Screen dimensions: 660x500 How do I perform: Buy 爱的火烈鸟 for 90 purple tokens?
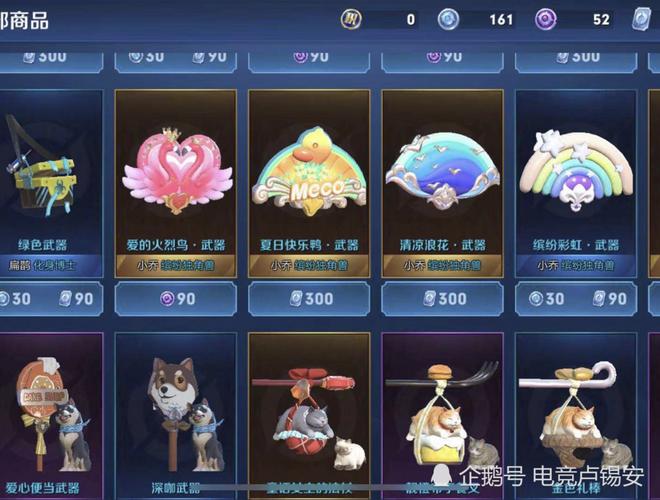[x=175, y=298]
